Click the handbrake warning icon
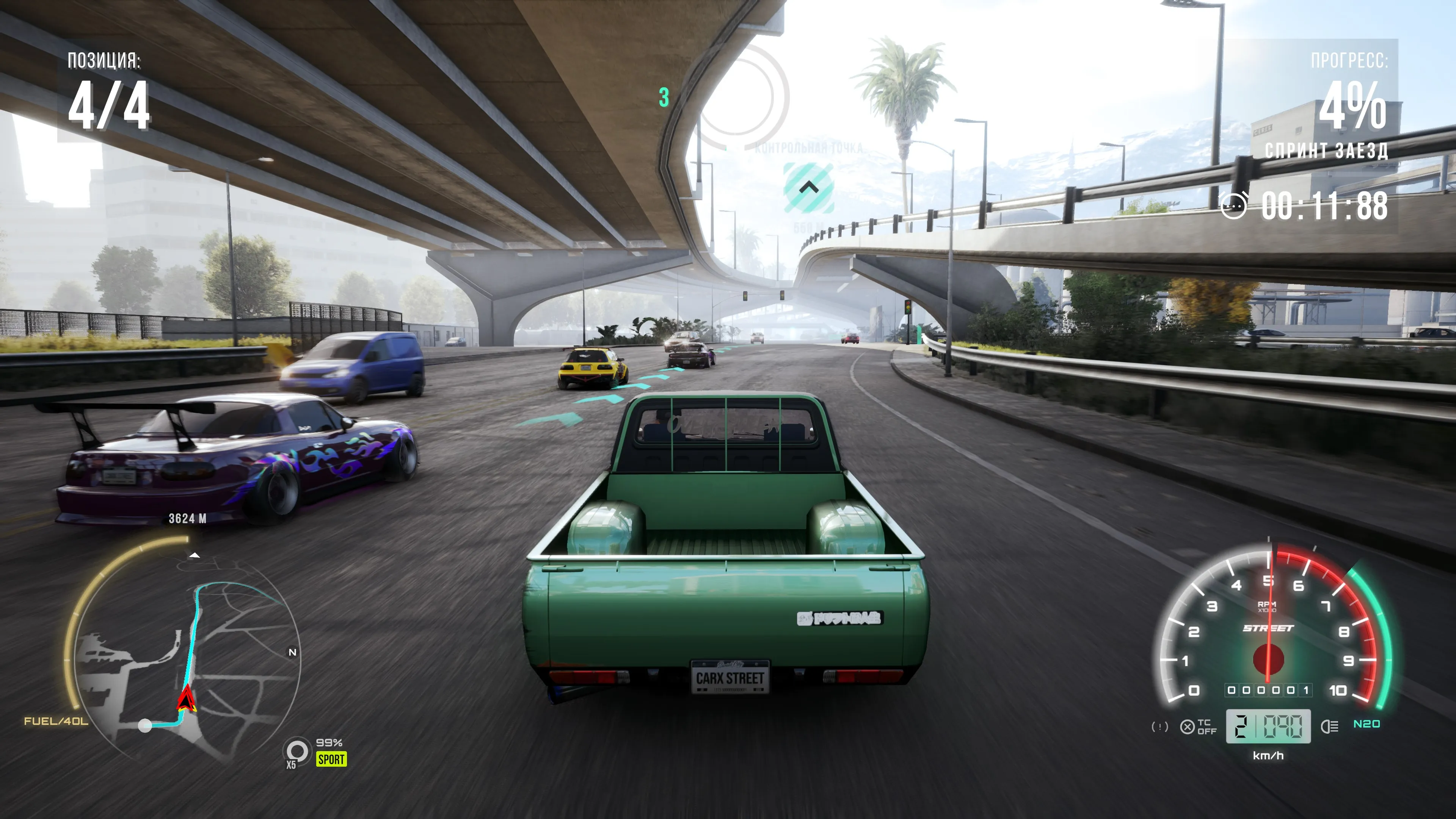 (1159, 727)
